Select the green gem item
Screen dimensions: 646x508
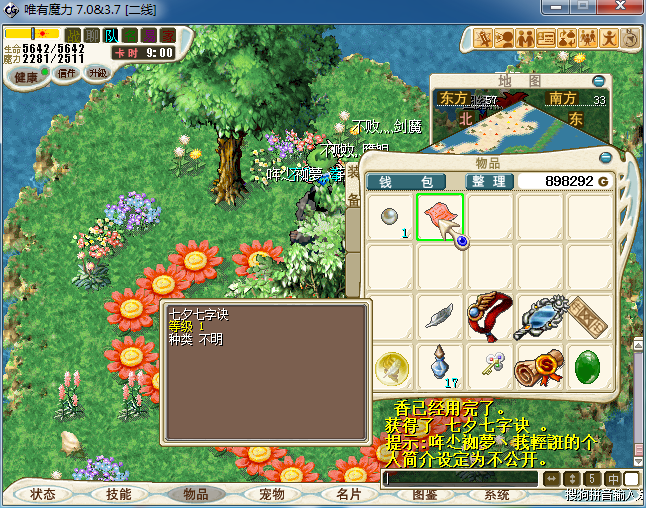point(589,366)
